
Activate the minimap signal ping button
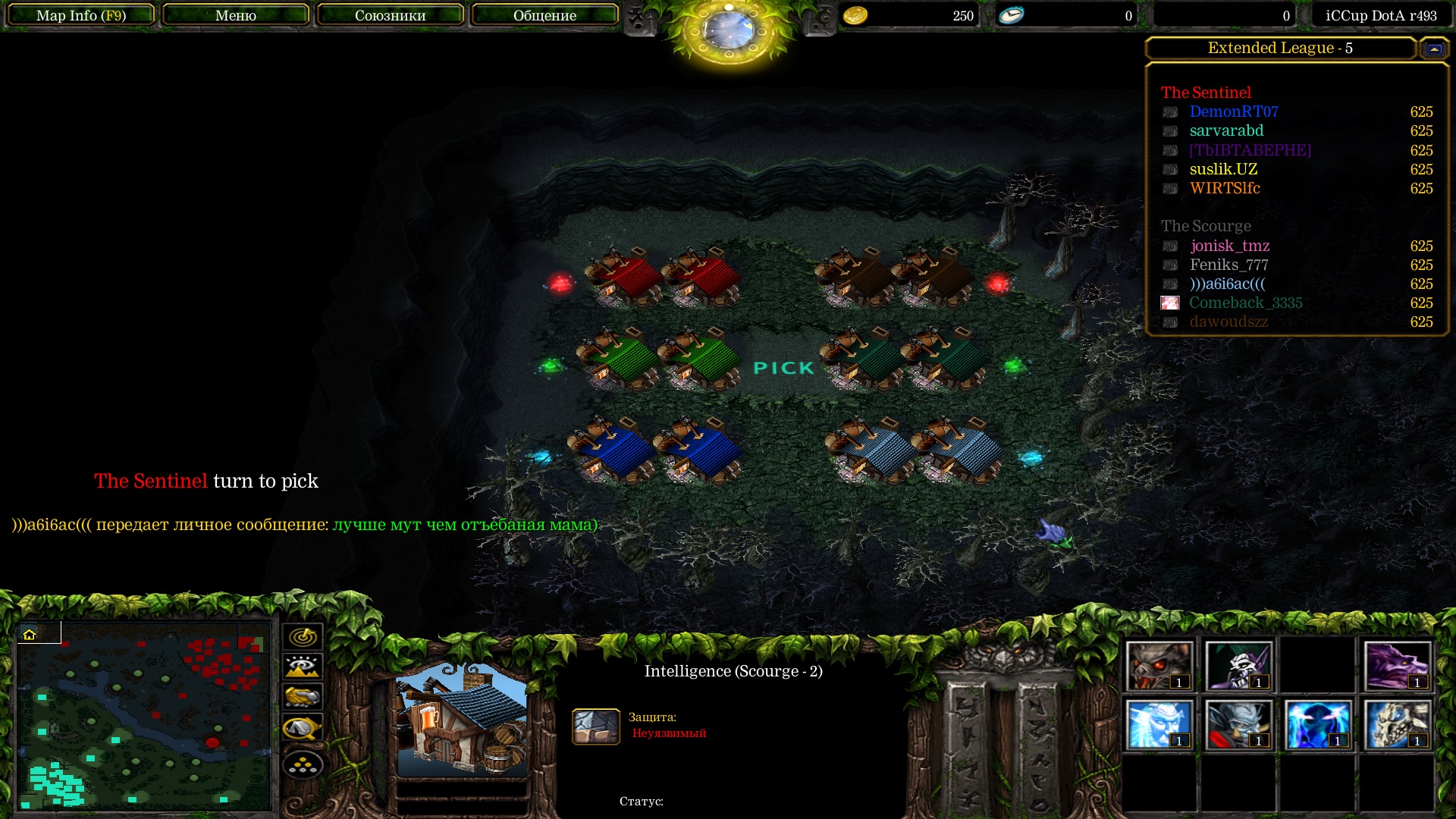[303, 637]
